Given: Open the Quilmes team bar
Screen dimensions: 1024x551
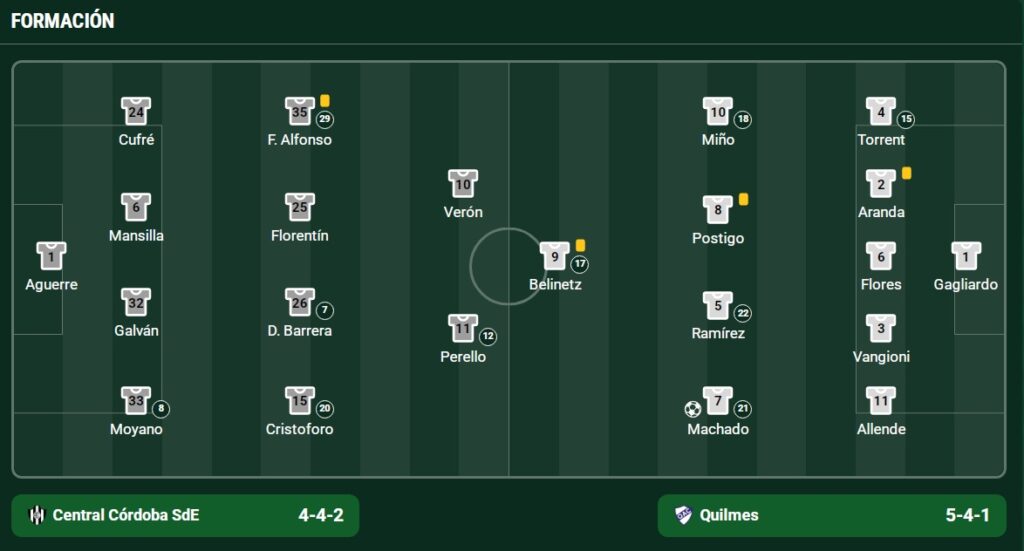Looking at the screenshot, I should click(x=831, y=515).
